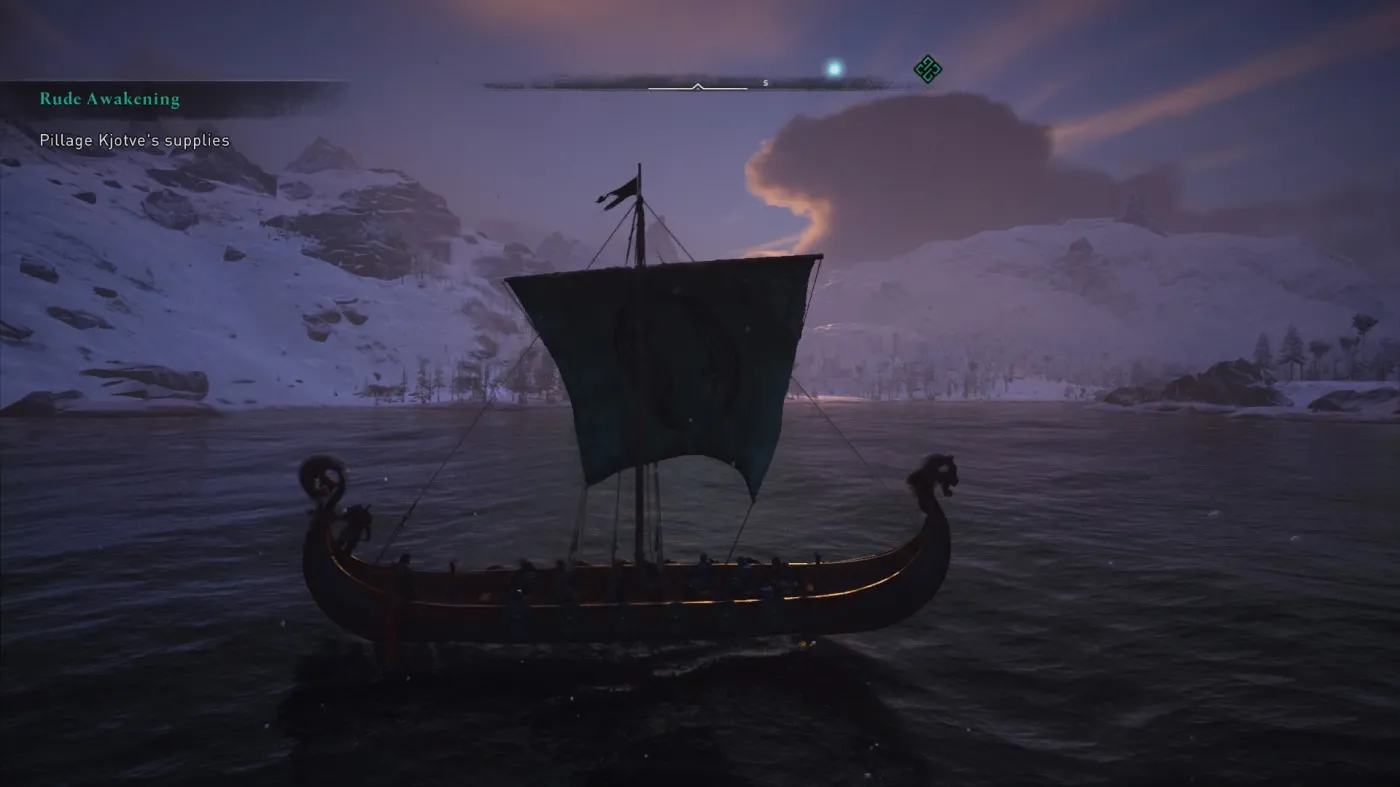Click the S cardinal marker on the compass
The image size is (1400, 787).
tap(765, 84)
